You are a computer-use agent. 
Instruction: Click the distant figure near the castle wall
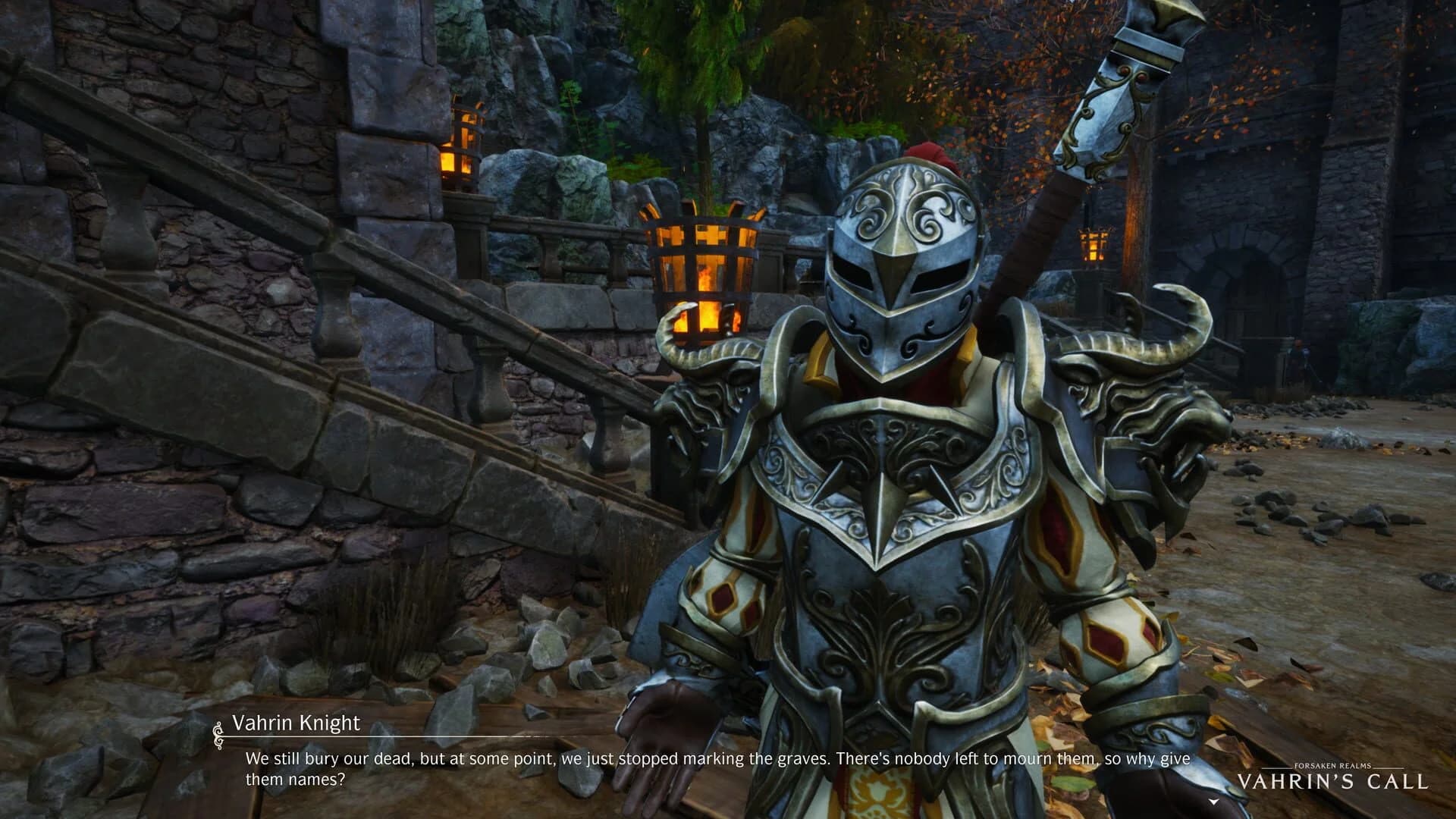pyautogui.click(x=1298, y=353)
